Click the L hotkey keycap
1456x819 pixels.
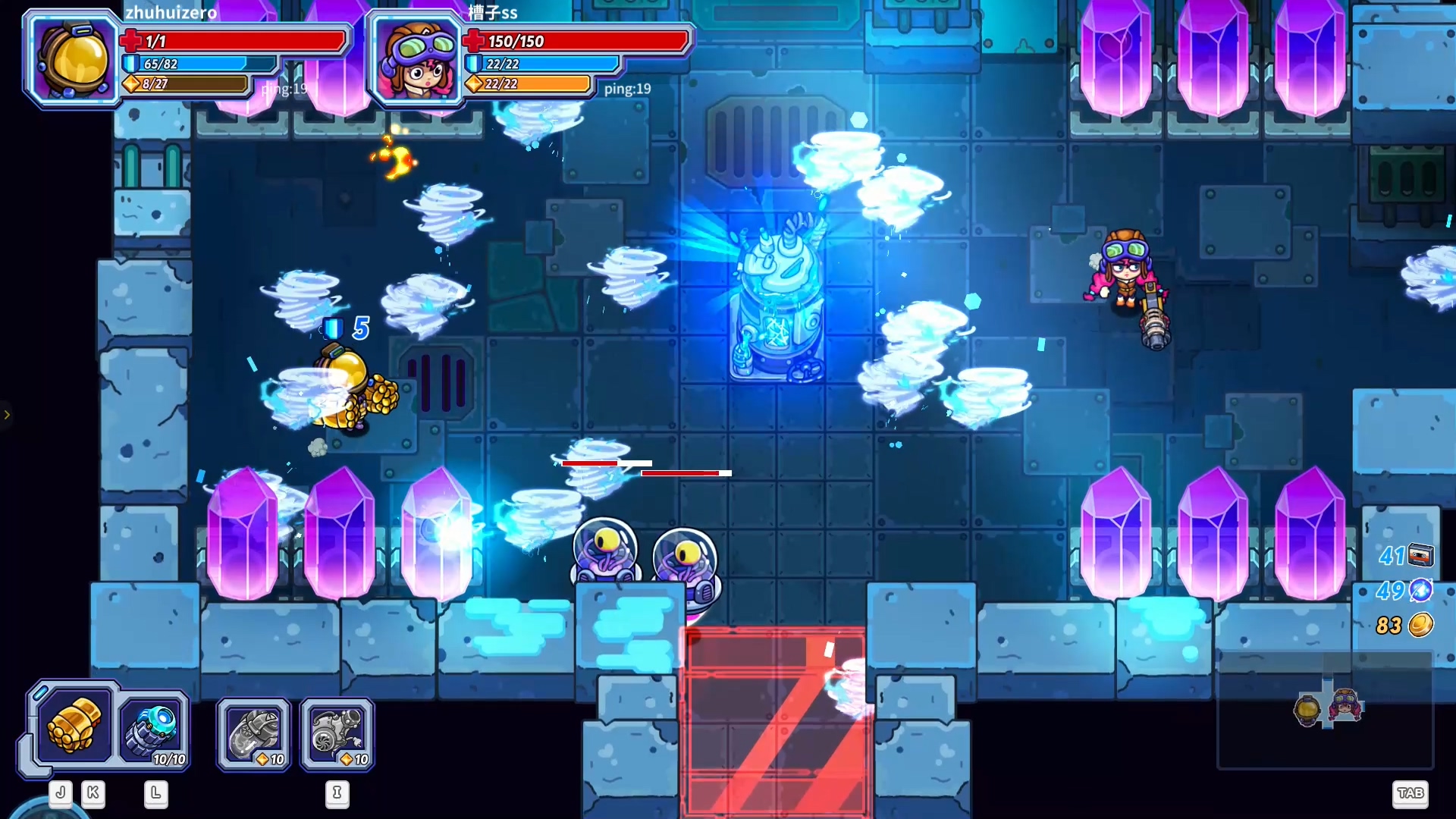156,793
